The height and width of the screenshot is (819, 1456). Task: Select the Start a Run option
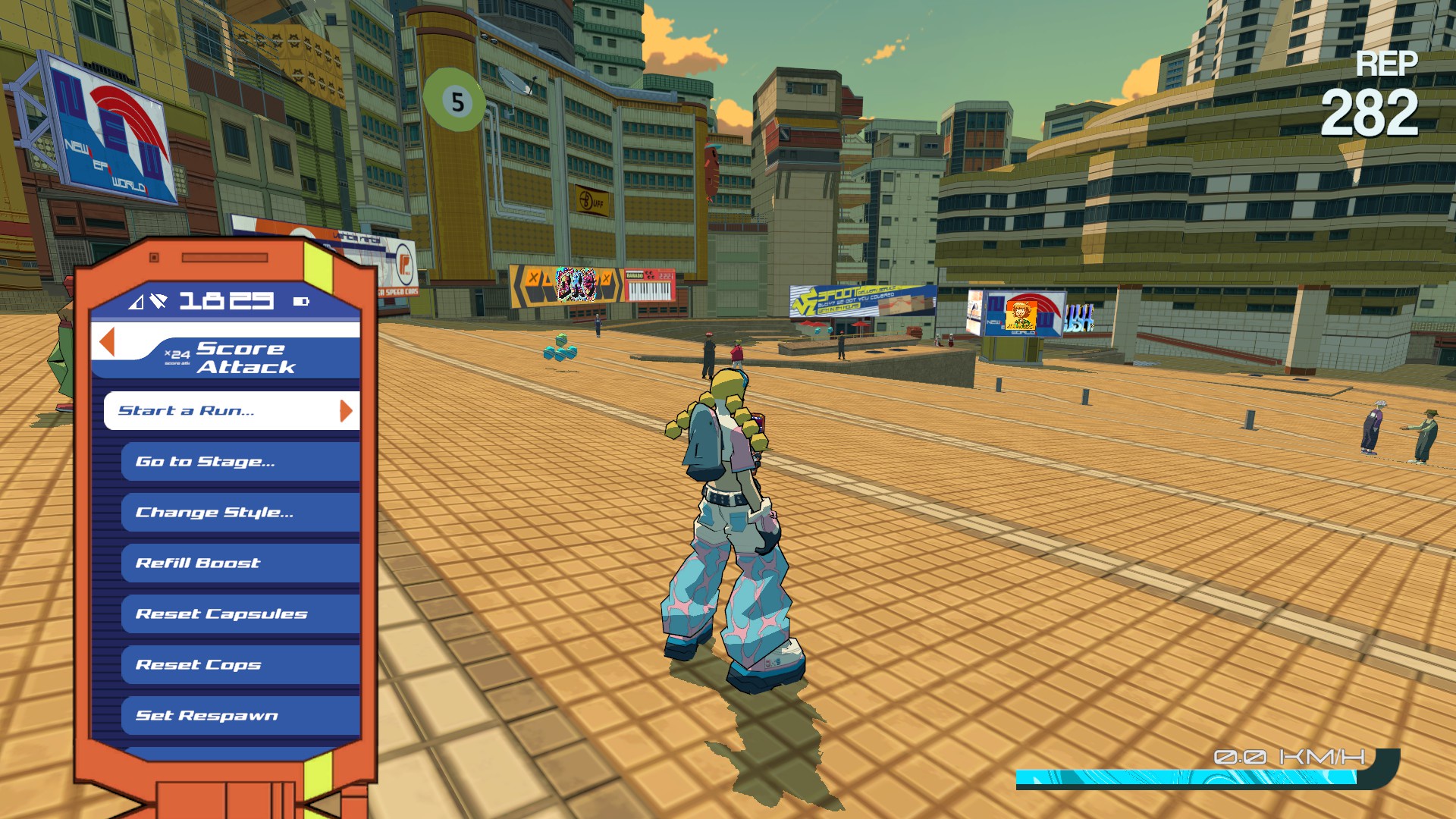[x=231, y=410]
